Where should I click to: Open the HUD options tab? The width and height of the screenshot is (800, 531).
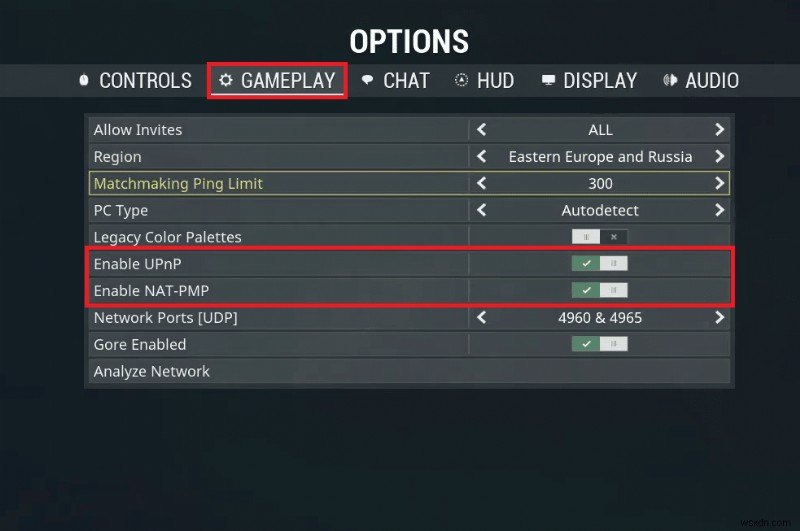pos(484,81)
